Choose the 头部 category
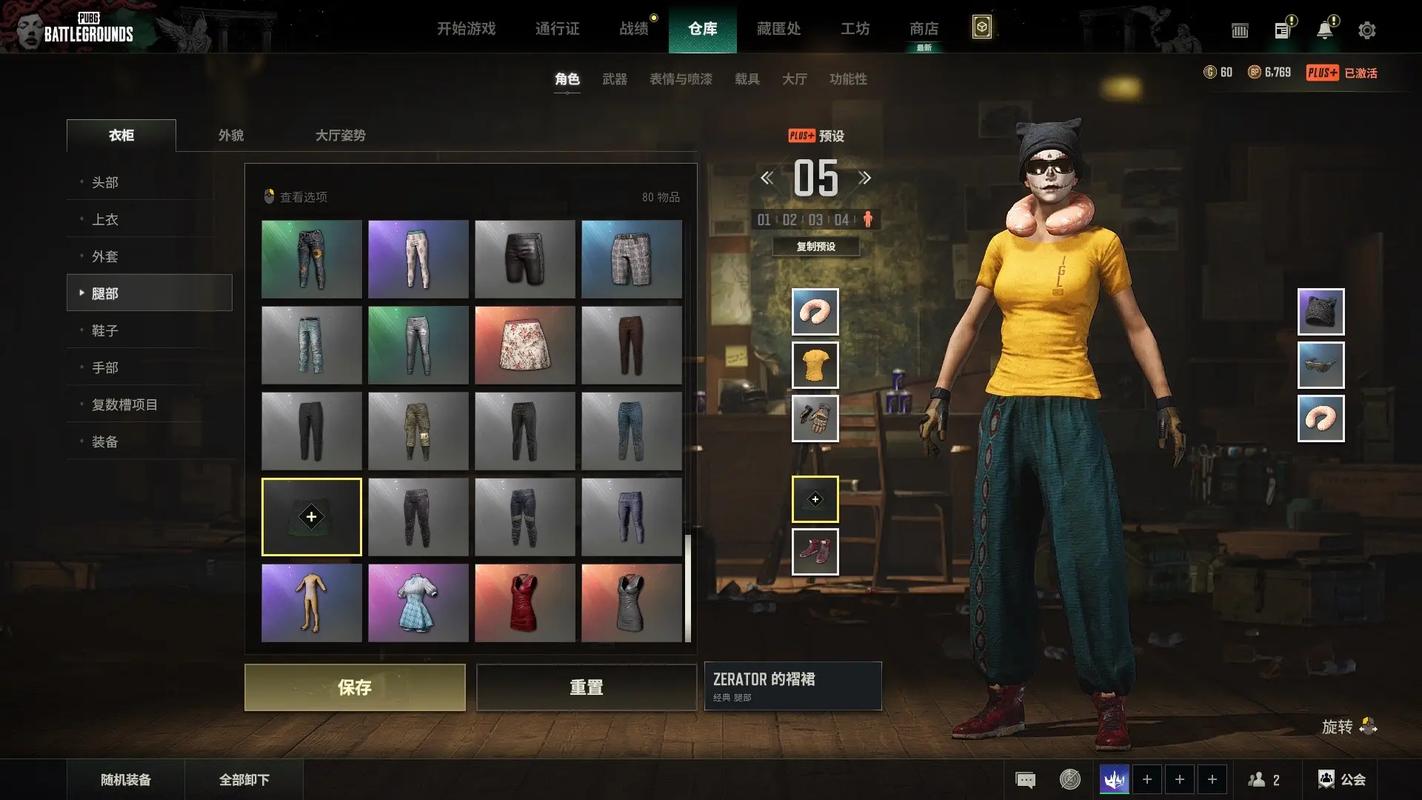The image size is (1422, 800). tap(105, 182)
